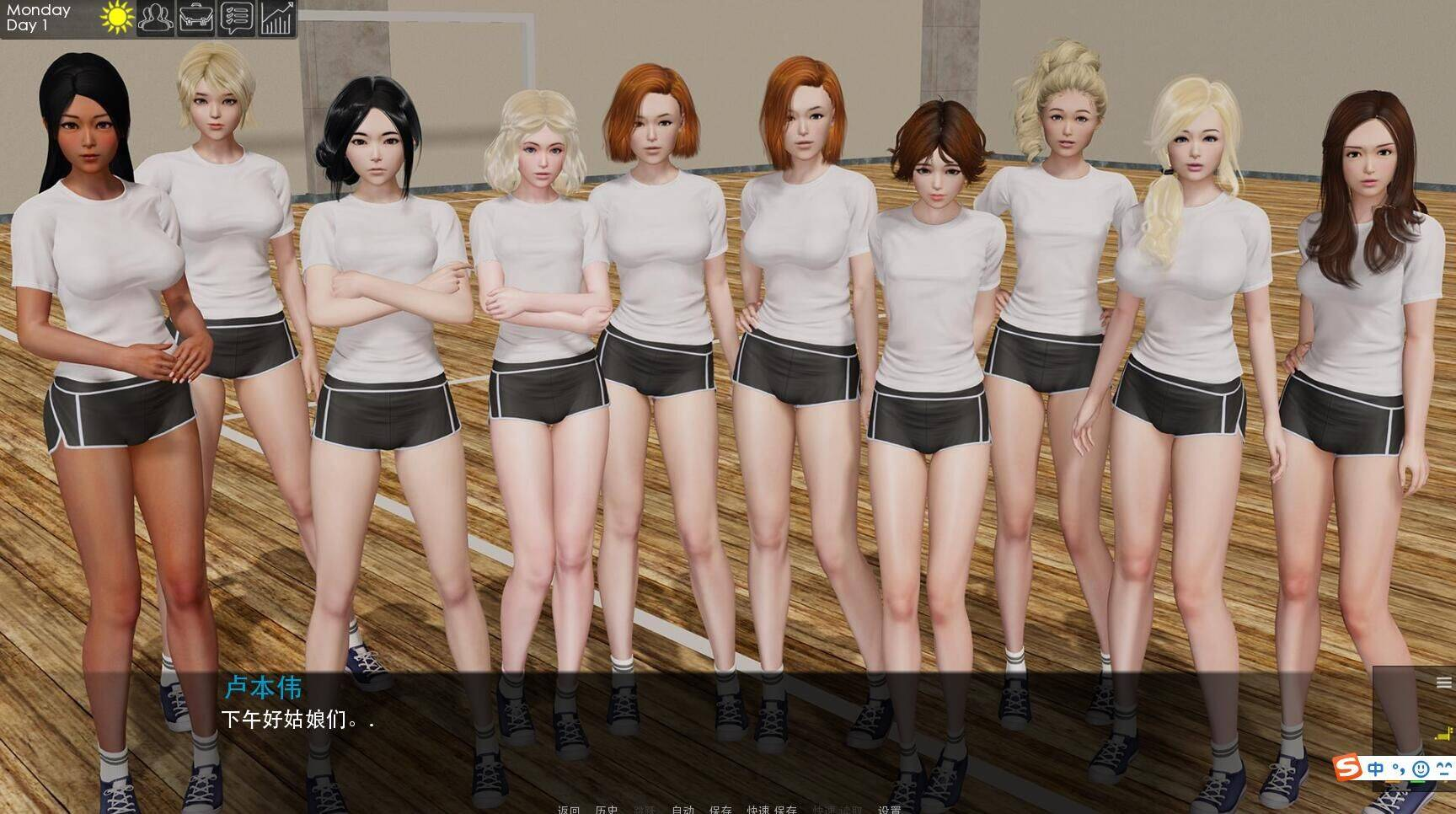
Task: Open the emoji picker in the input bar
Action: pos(1421,768)
